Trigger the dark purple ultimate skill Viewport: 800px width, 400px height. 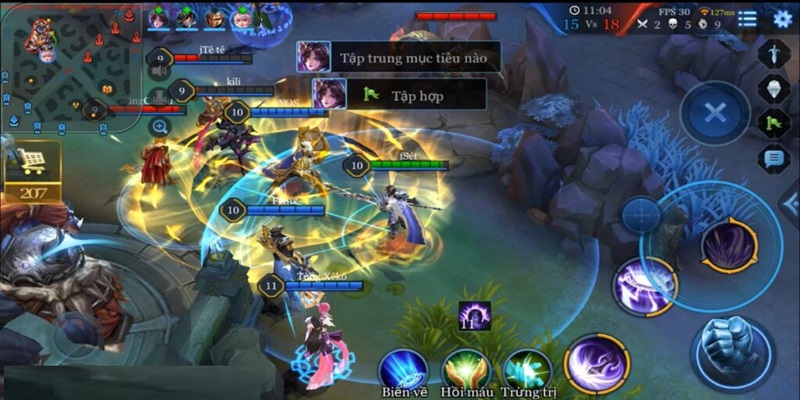click(x=729, y=245)
